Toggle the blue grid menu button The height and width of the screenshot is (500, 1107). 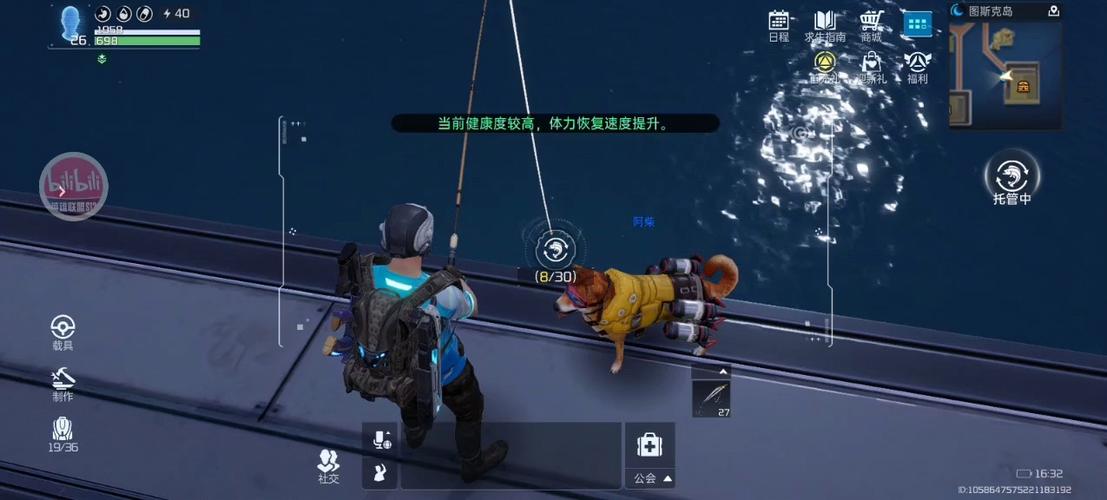pyautogui.click(x=917, y=24)
